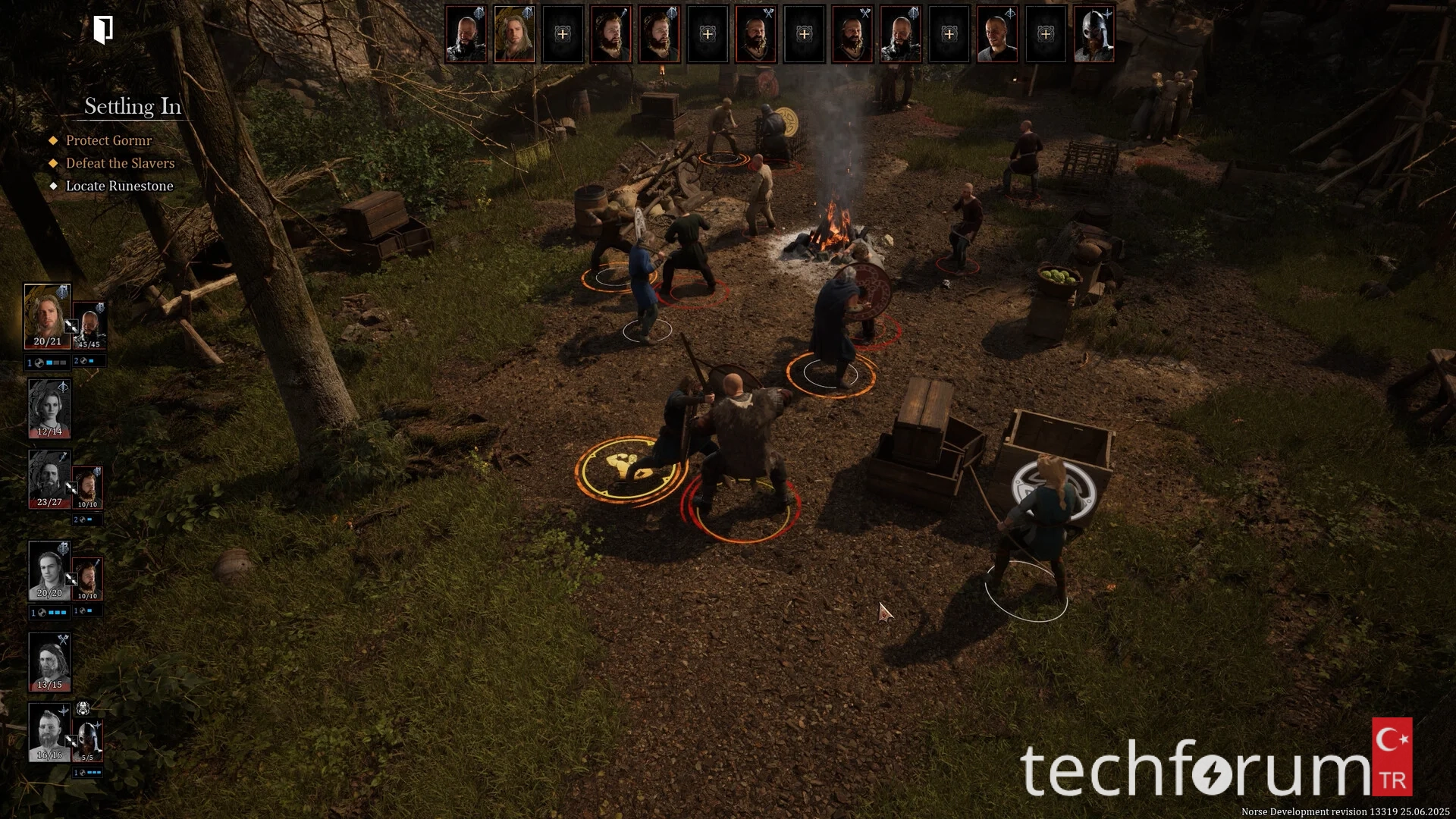
Task: Choose the party member portrait with 23/27 health
Action: point(49,479)
